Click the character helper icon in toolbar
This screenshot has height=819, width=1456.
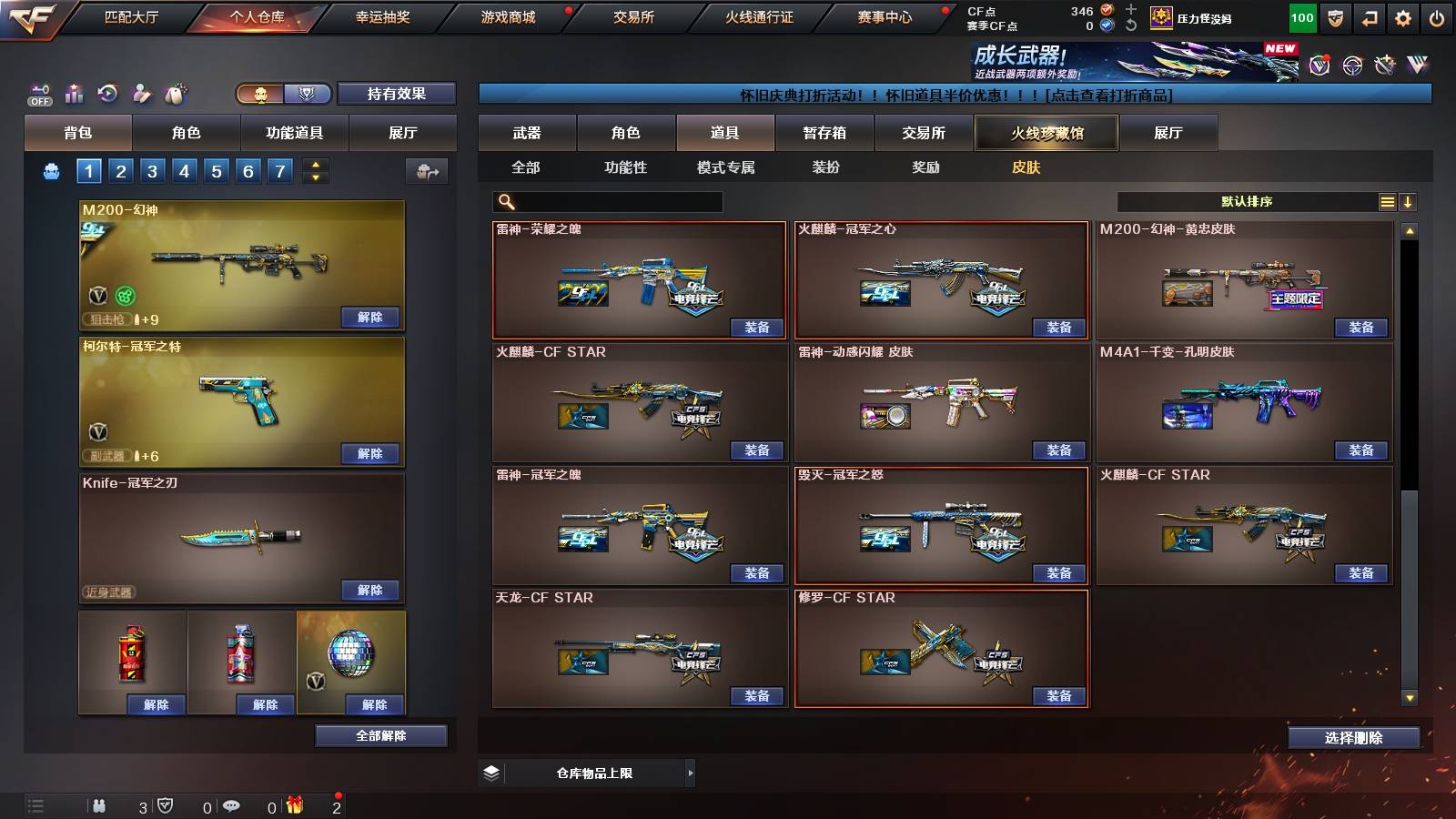(141, 93)
